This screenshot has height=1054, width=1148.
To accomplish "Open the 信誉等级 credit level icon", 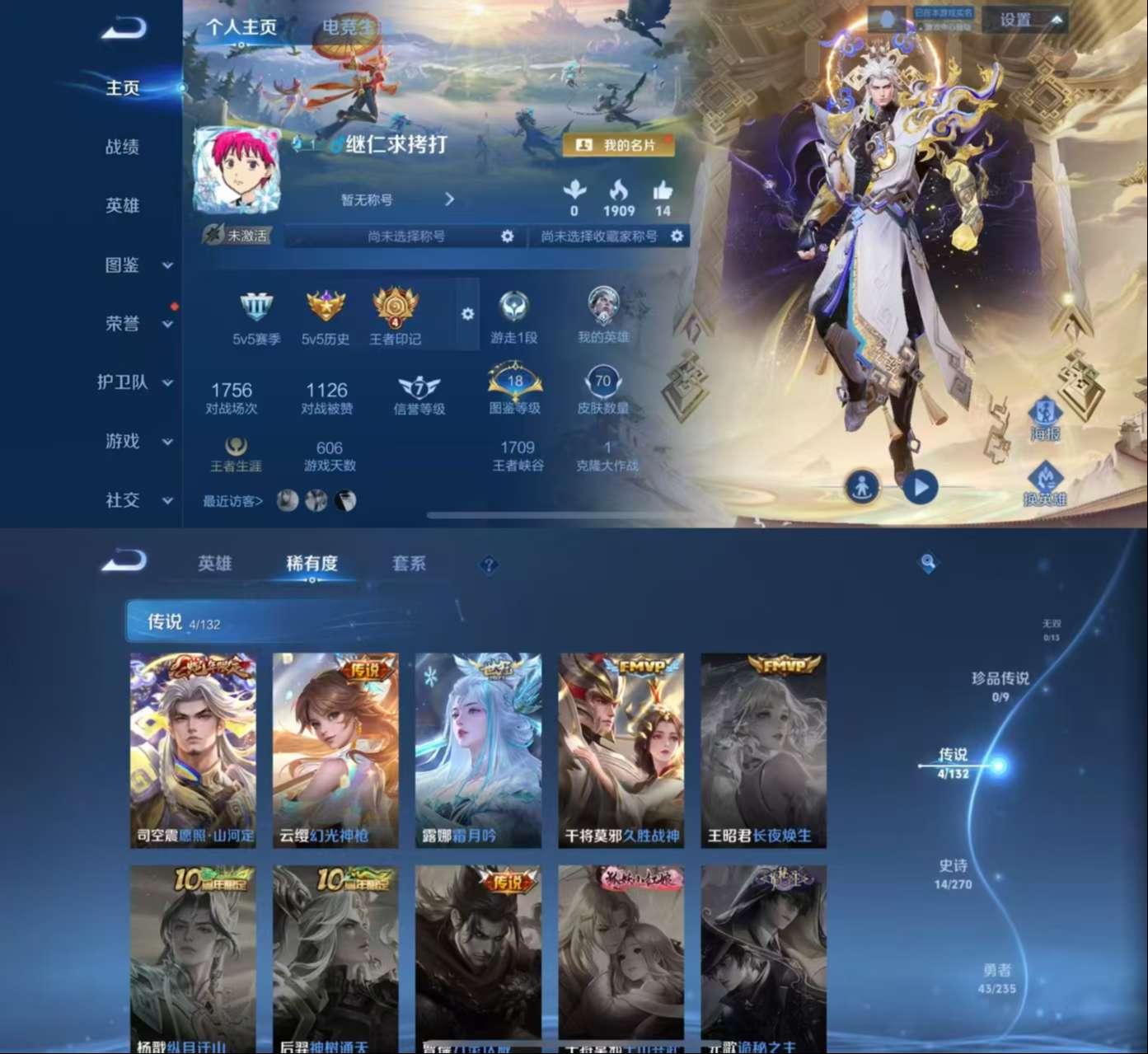I will point(419,385).
